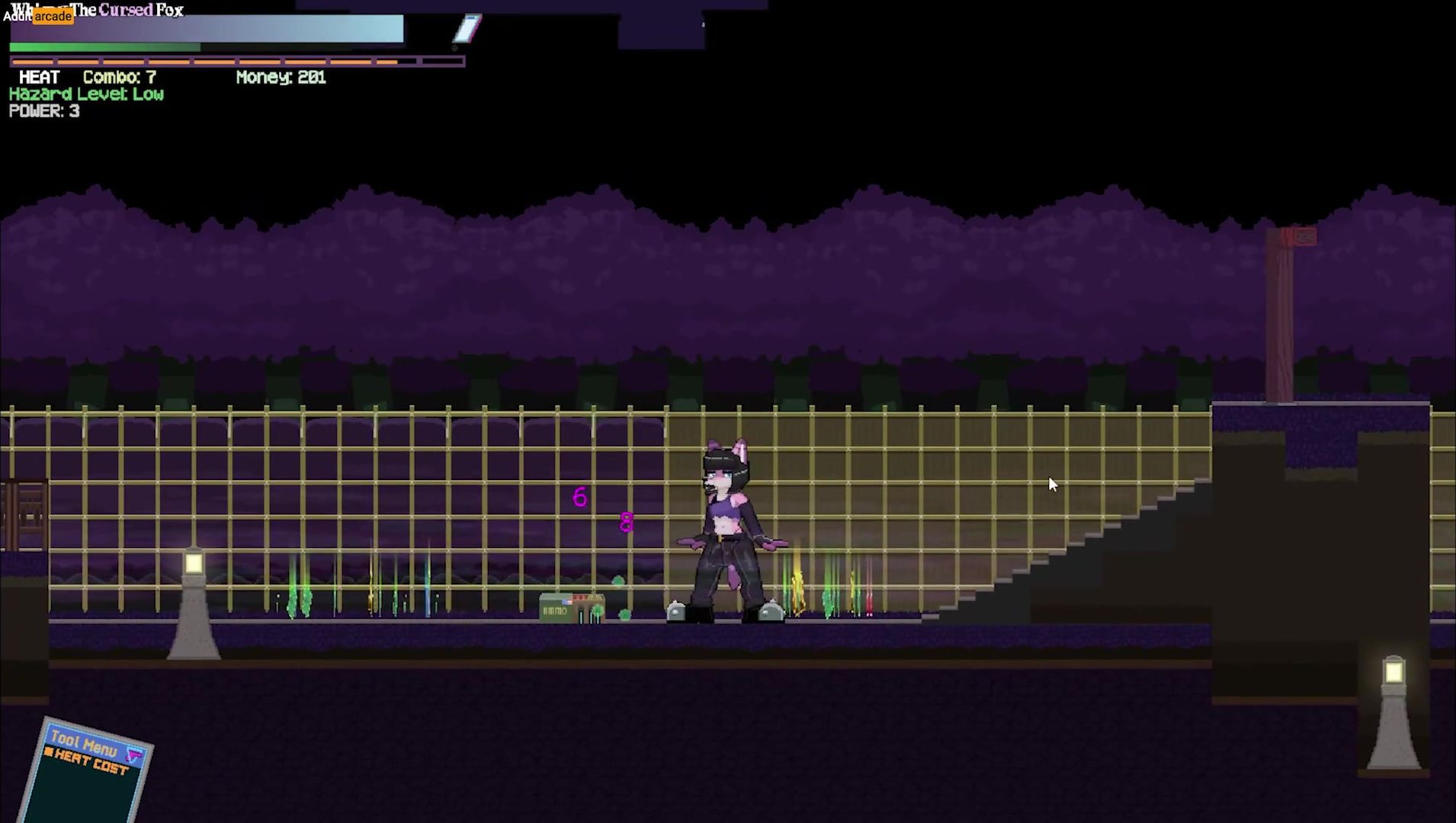This screenshot has height=823, width=1456.
Task: Tap the phone icon beside the health bar
Action: click(467, 28)
